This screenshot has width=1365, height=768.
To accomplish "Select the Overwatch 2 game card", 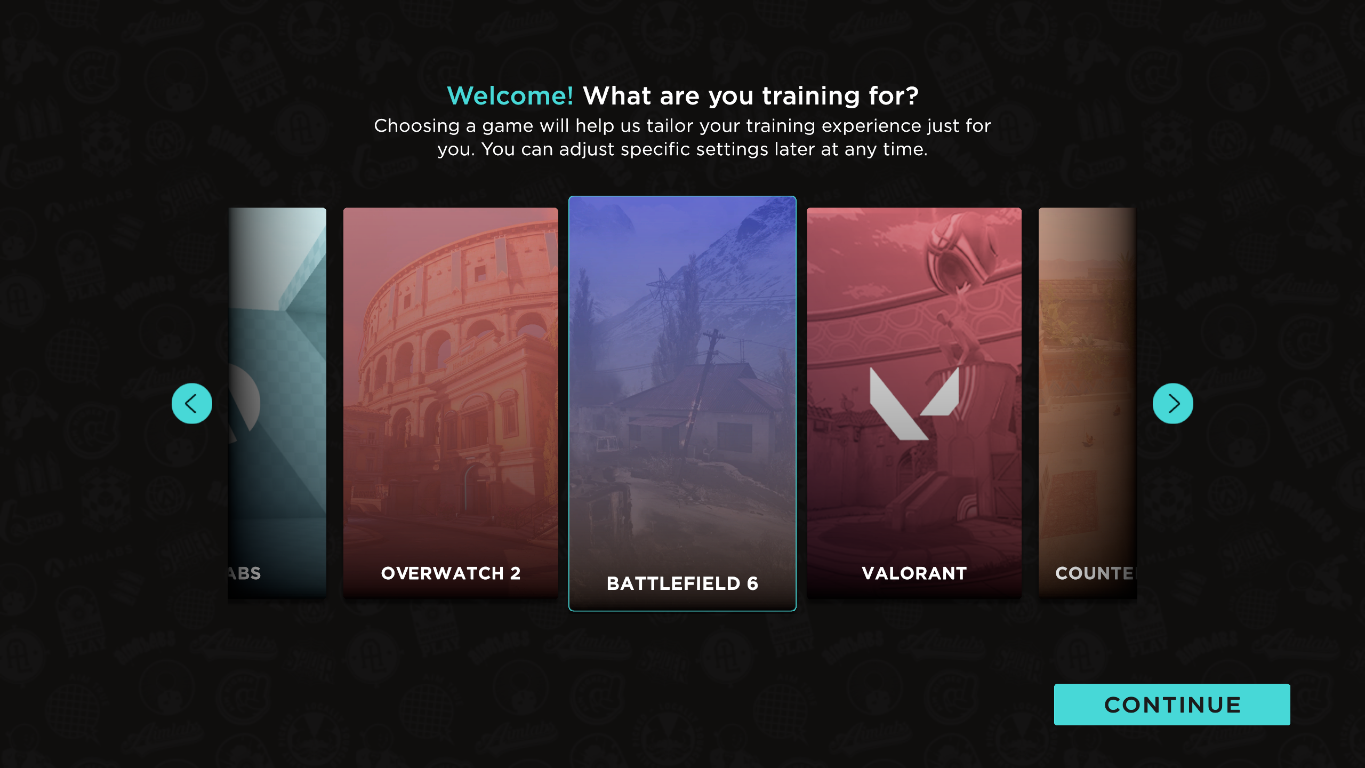I will pos(450,404).
